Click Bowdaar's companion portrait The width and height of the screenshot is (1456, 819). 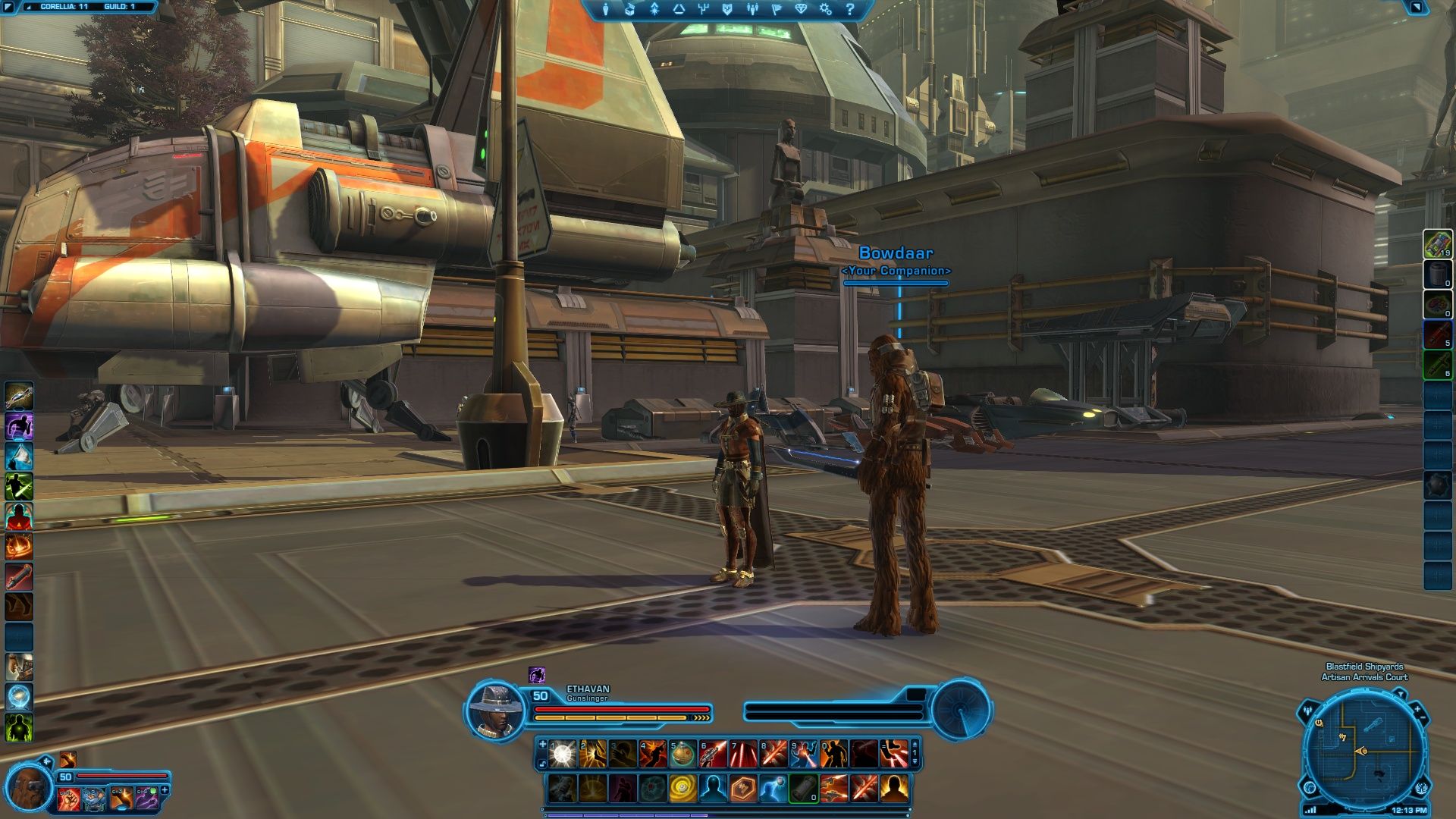pyautogui.click(x=29, y=789)
